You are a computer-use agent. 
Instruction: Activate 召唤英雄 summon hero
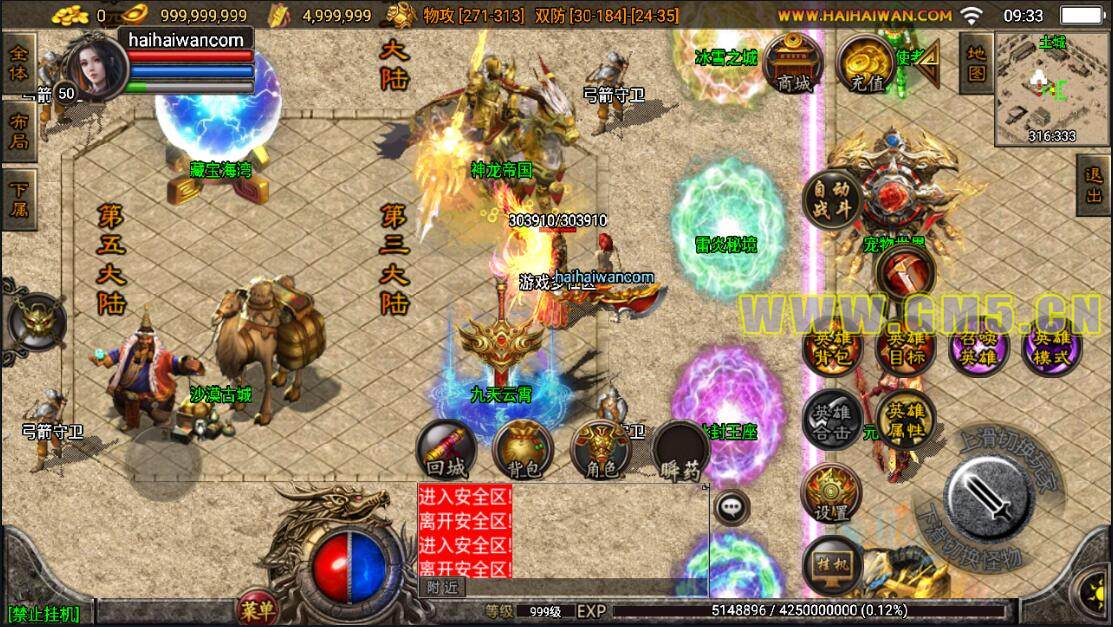(977, 349)
